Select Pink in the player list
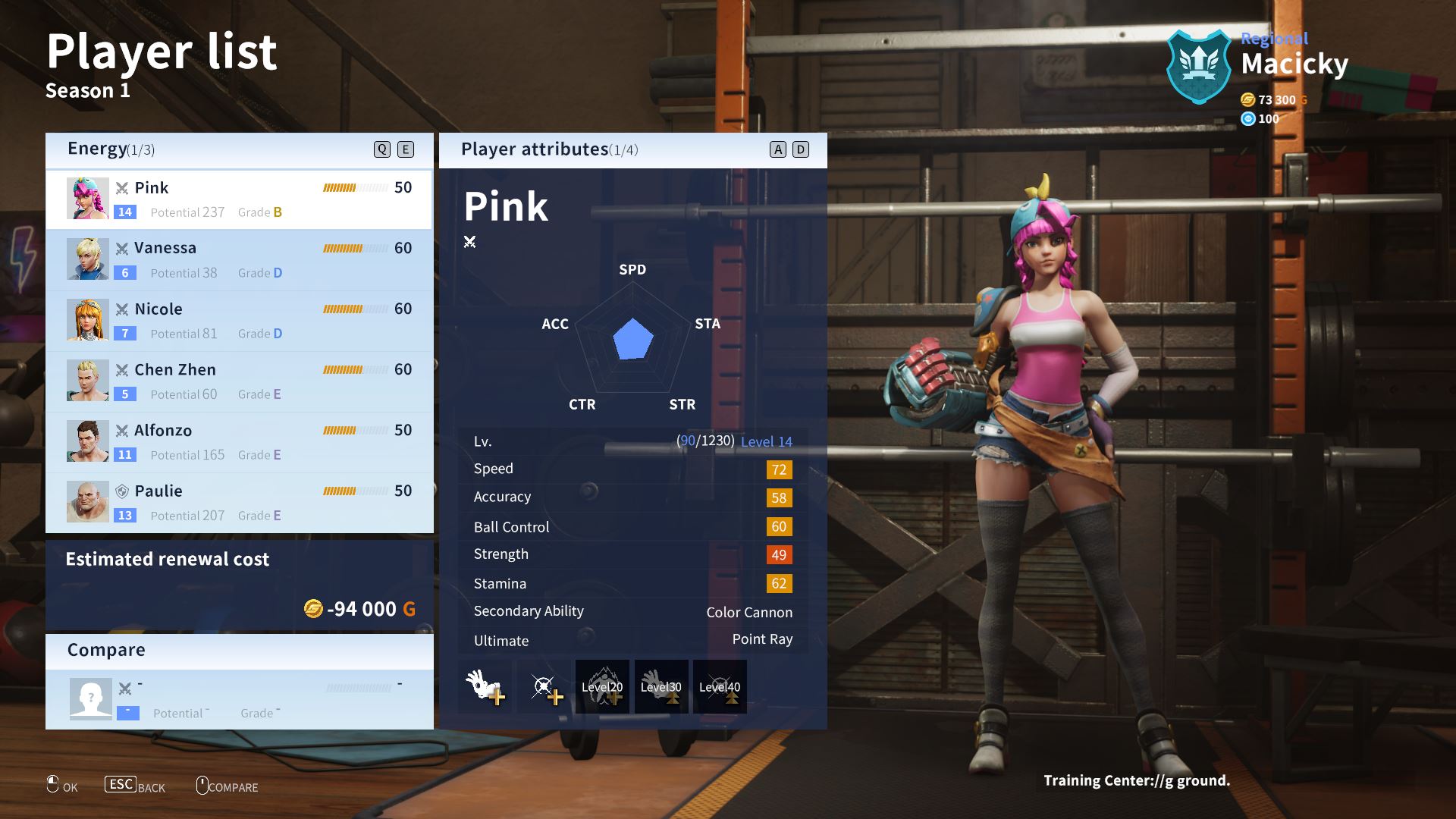1456x819 pixels. coord(239,199)
